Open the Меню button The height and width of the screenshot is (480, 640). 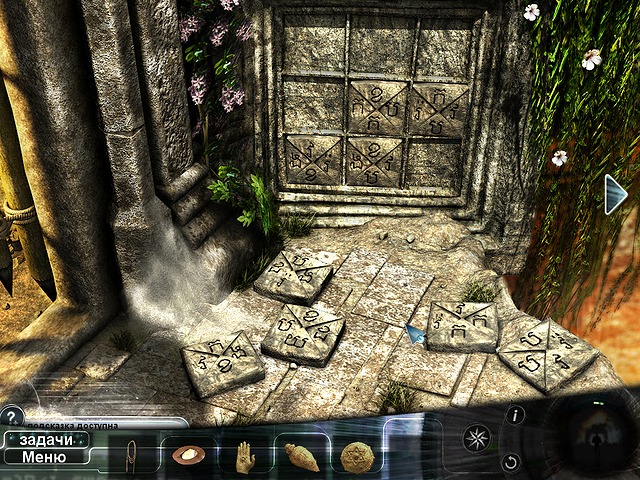46,457
